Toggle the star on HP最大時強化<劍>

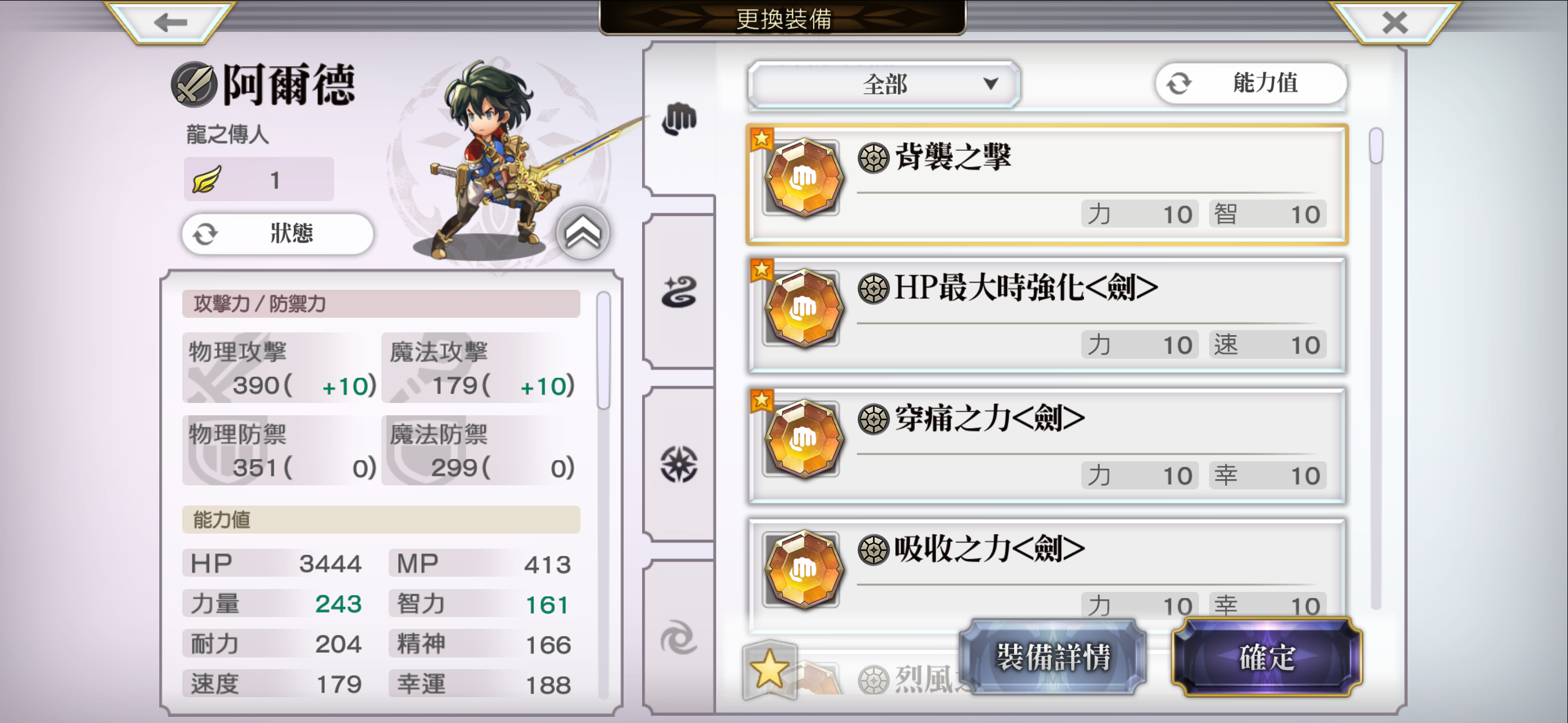coord(762,268)
